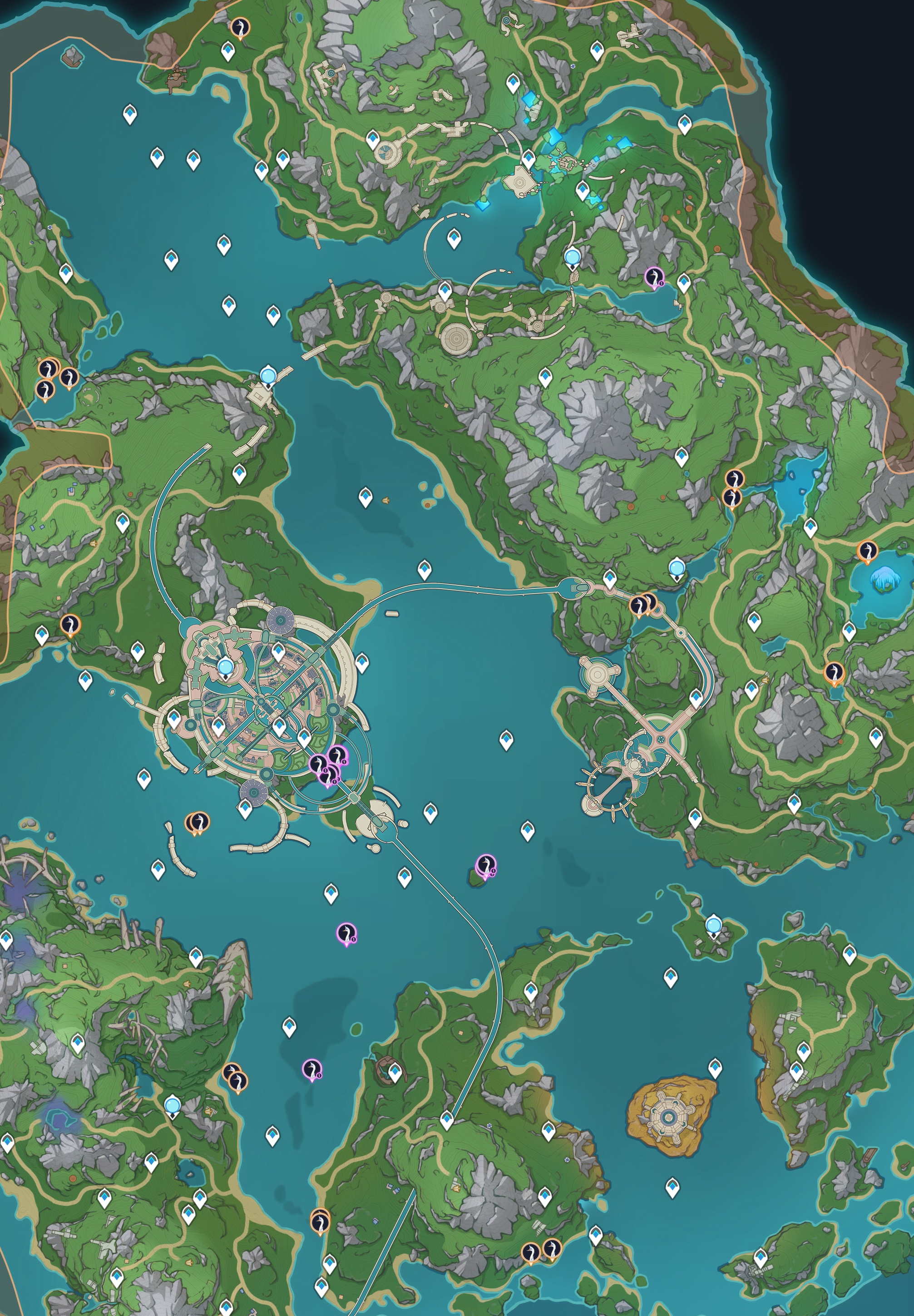Select the orange heron marker beside the glowing tree pool

click(x=867, y=551)
